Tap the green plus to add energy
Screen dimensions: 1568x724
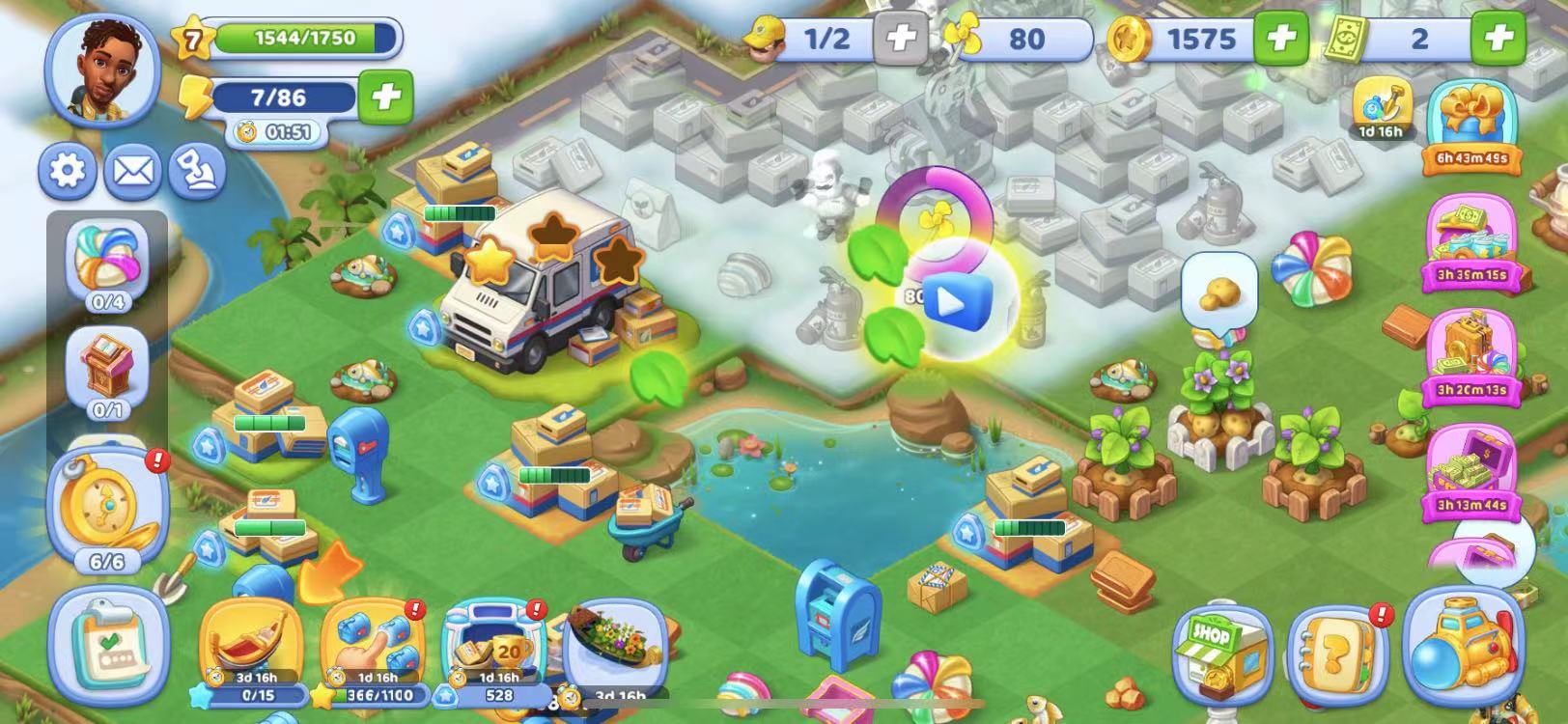(385, 97)
